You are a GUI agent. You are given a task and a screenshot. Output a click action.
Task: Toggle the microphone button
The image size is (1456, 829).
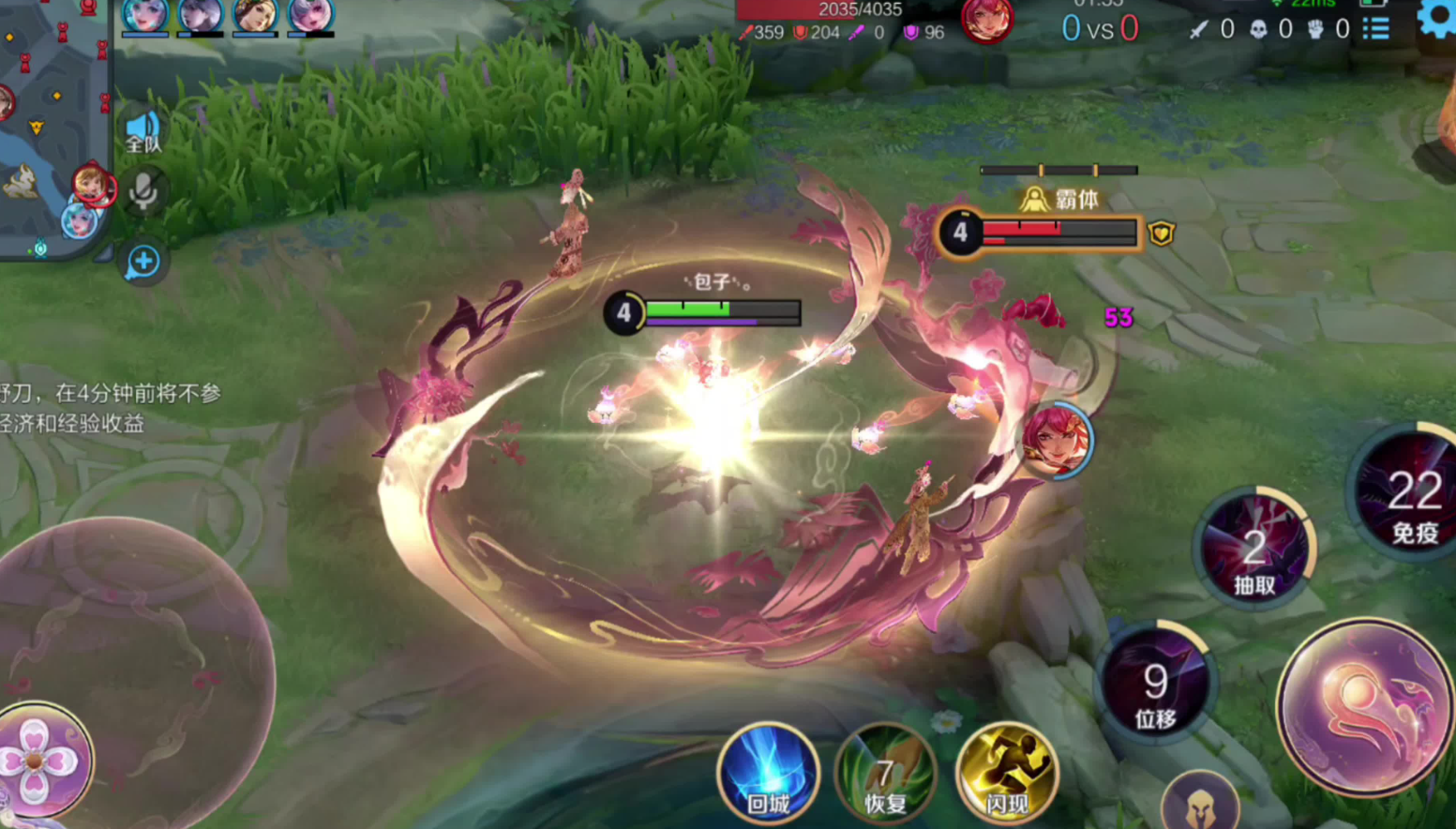pos(143,192)
